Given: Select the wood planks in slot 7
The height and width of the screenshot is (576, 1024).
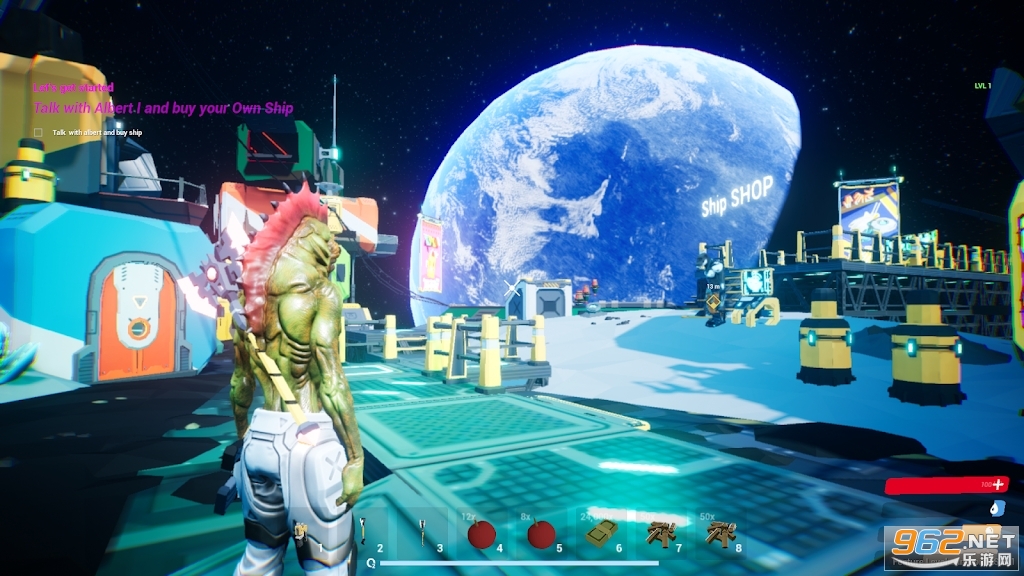Looking at the screenshot, I should [x=659, y=533].
